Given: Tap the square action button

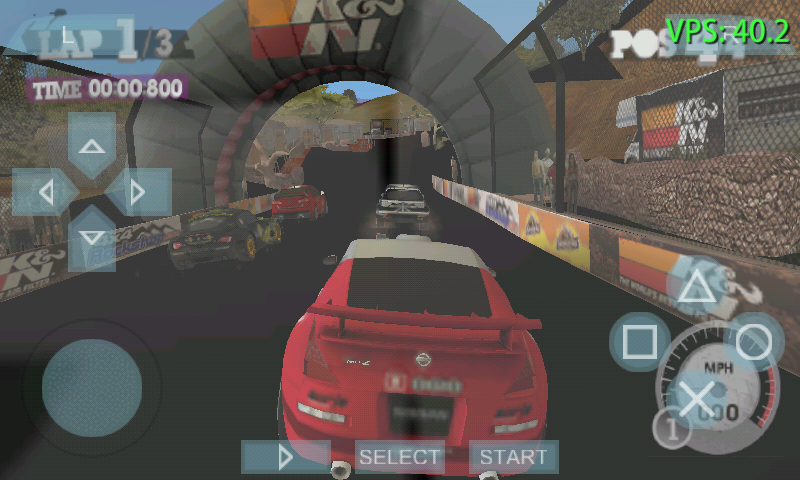Looking at the screenshot, I should point(639,342).
